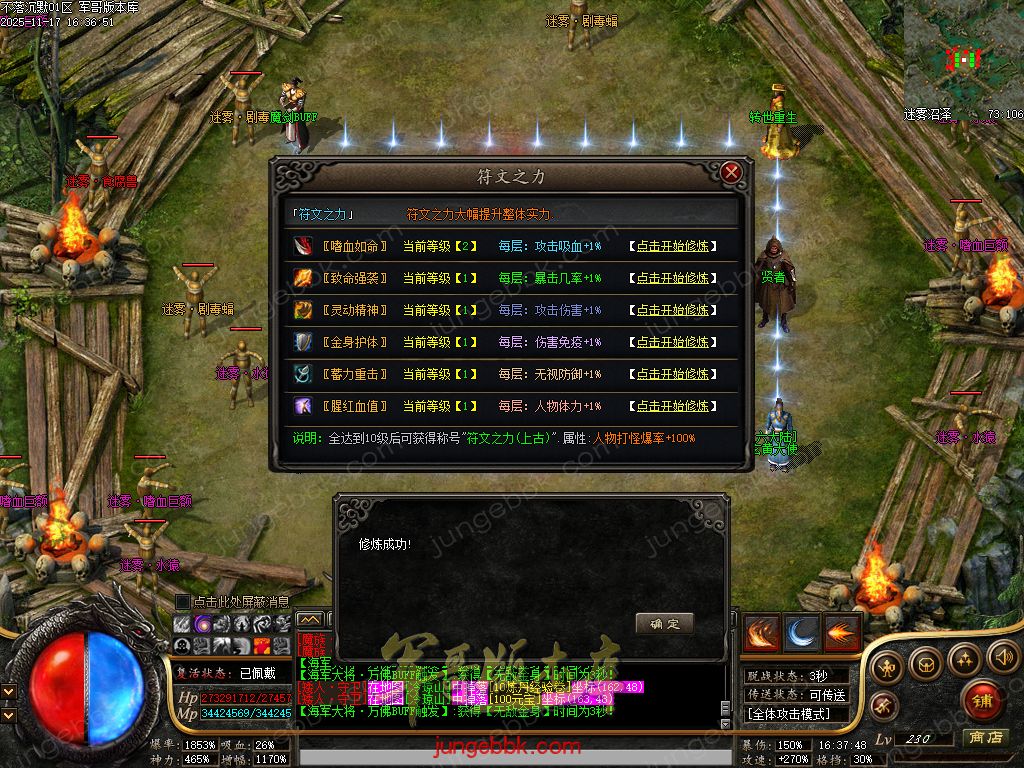Screen dimensions: 1024x768
Task: Open the red 铺 stall button
Action: [982, 700]
